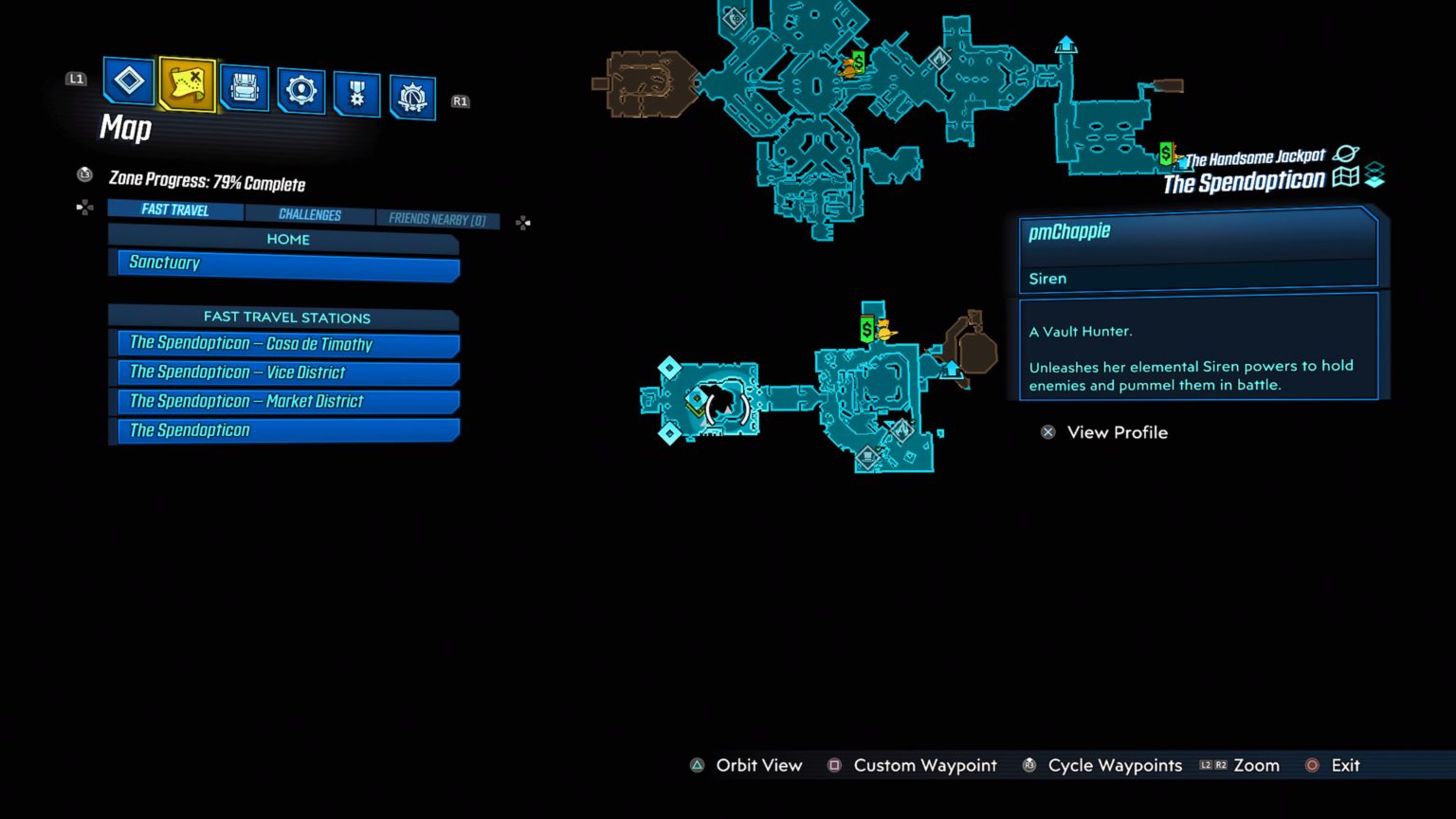Select Sanctuary fast travel destination

[x=284, y=263]
